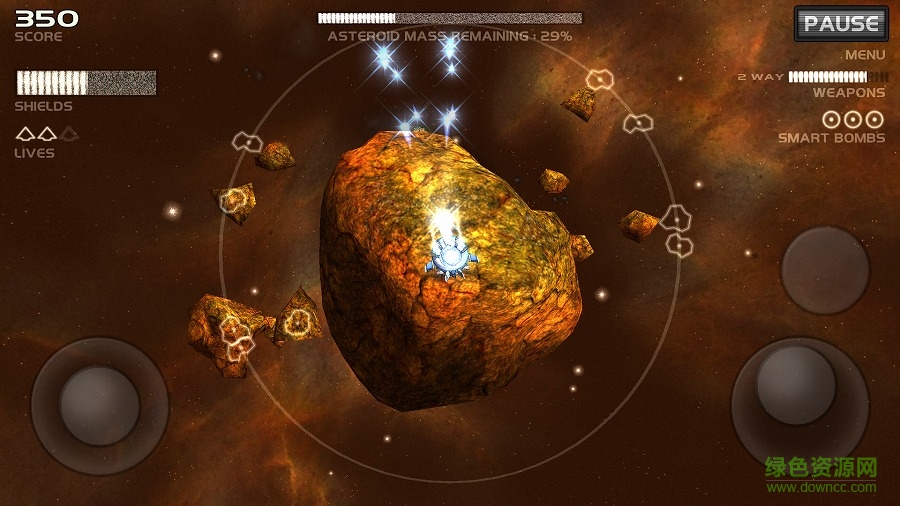Tap the left virtual movement joystick
Screen dimensions: 900x506
(99, 405)
